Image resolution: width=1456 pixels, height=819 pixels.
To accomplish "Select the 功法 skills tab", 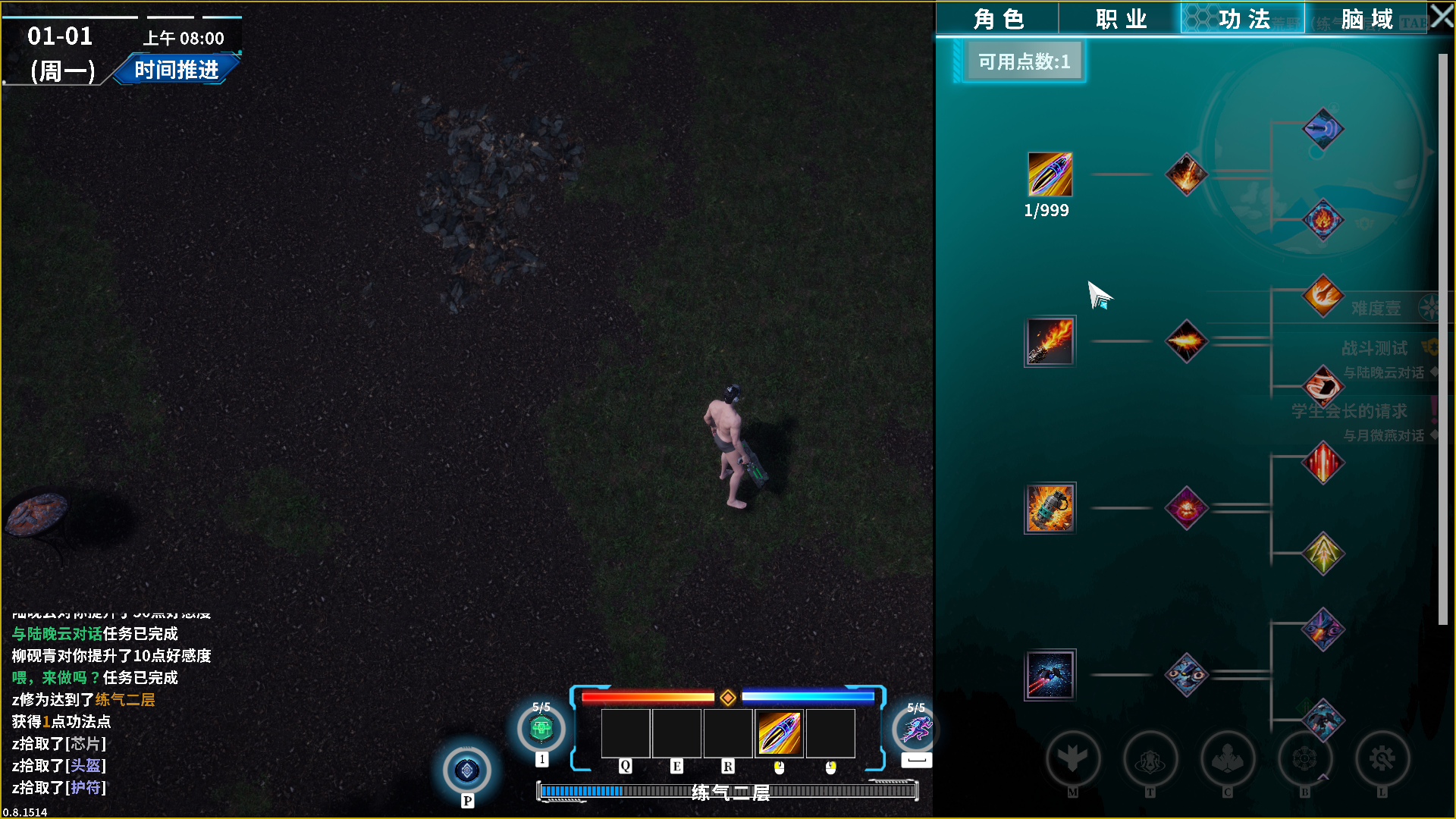I will (x=1243, y=19).
